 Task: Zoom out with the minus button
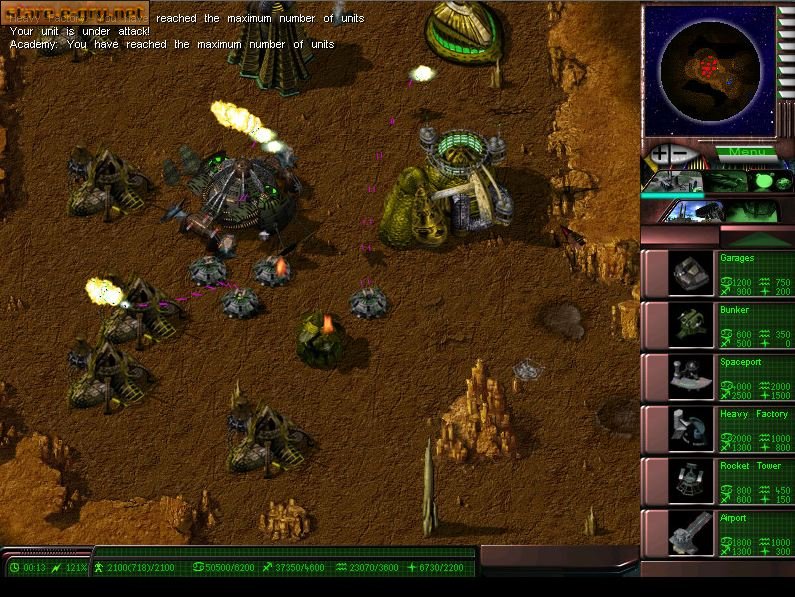[x=680, y=155]
